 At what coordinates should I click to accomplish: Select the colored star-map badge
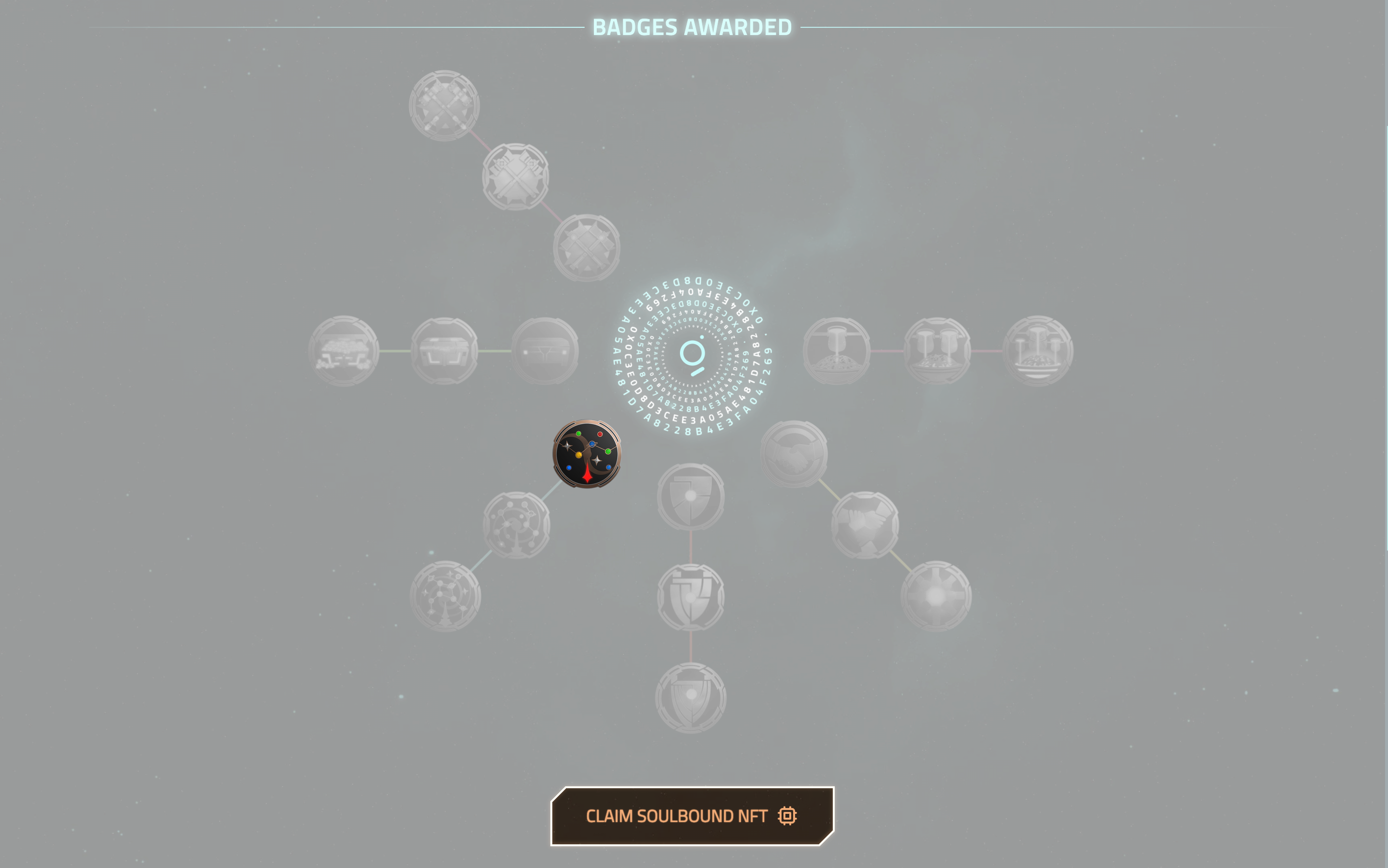(x=587, y=454)
